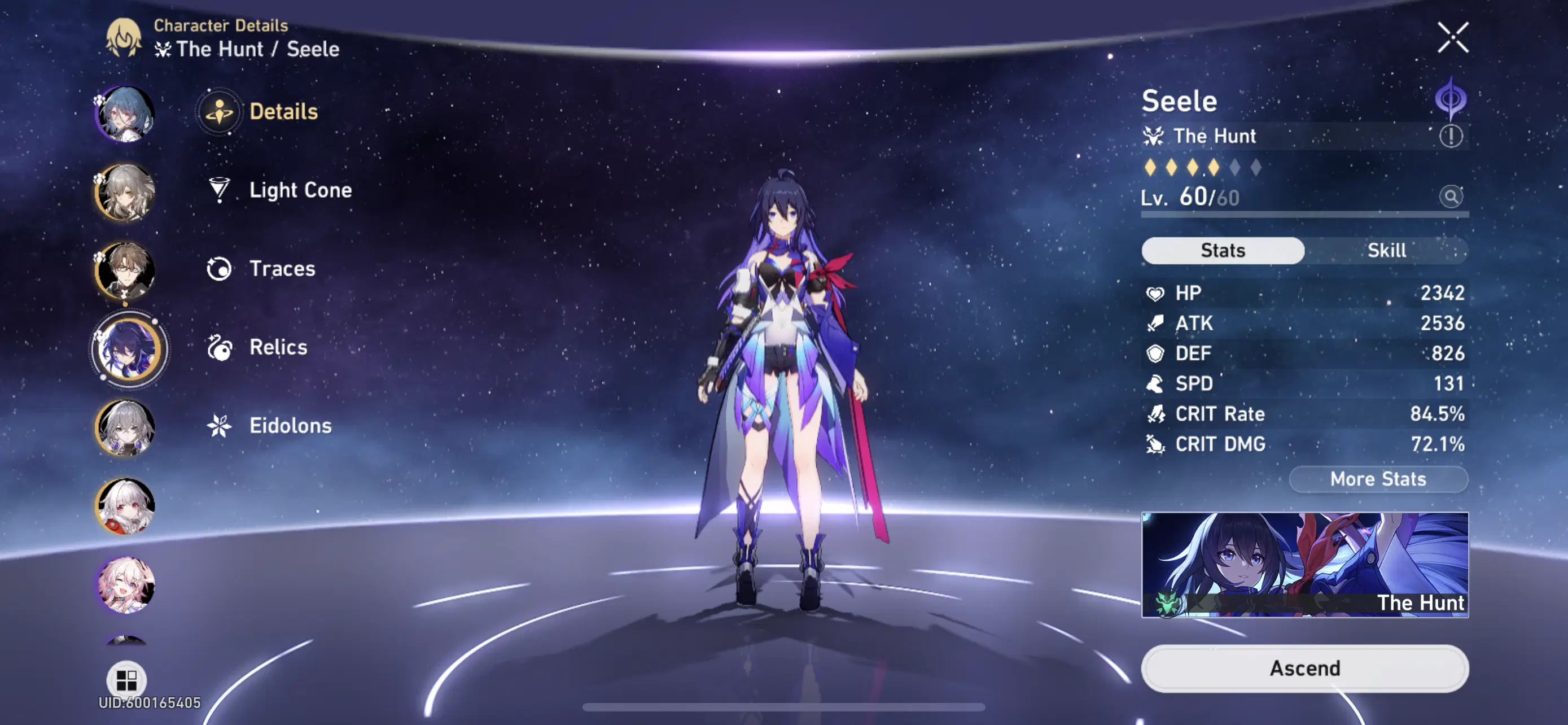Select the Eidolons snowflake icon

219,426
